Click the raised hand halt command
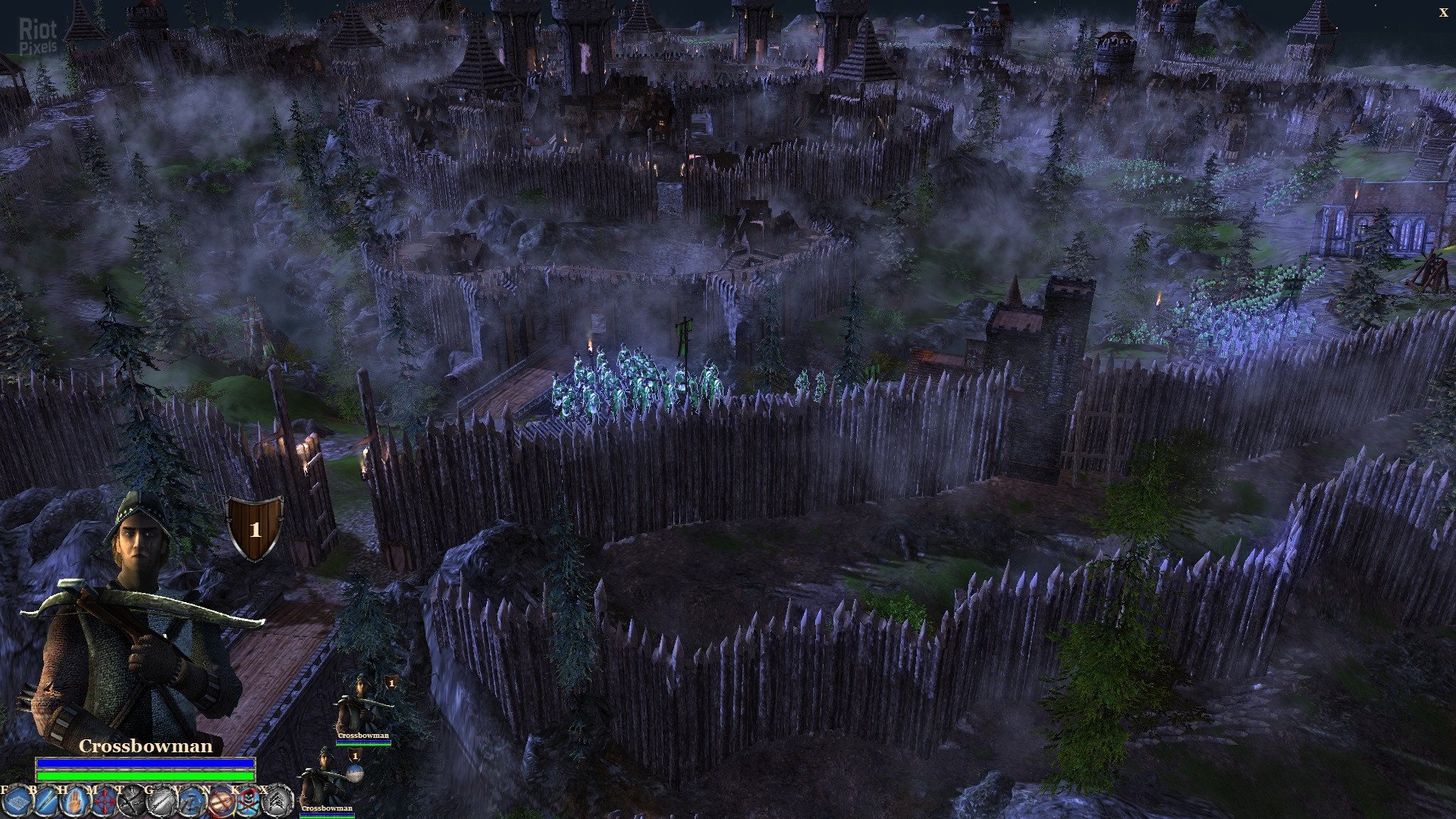This screenshot has height=819, width=1456. [74, 800]
